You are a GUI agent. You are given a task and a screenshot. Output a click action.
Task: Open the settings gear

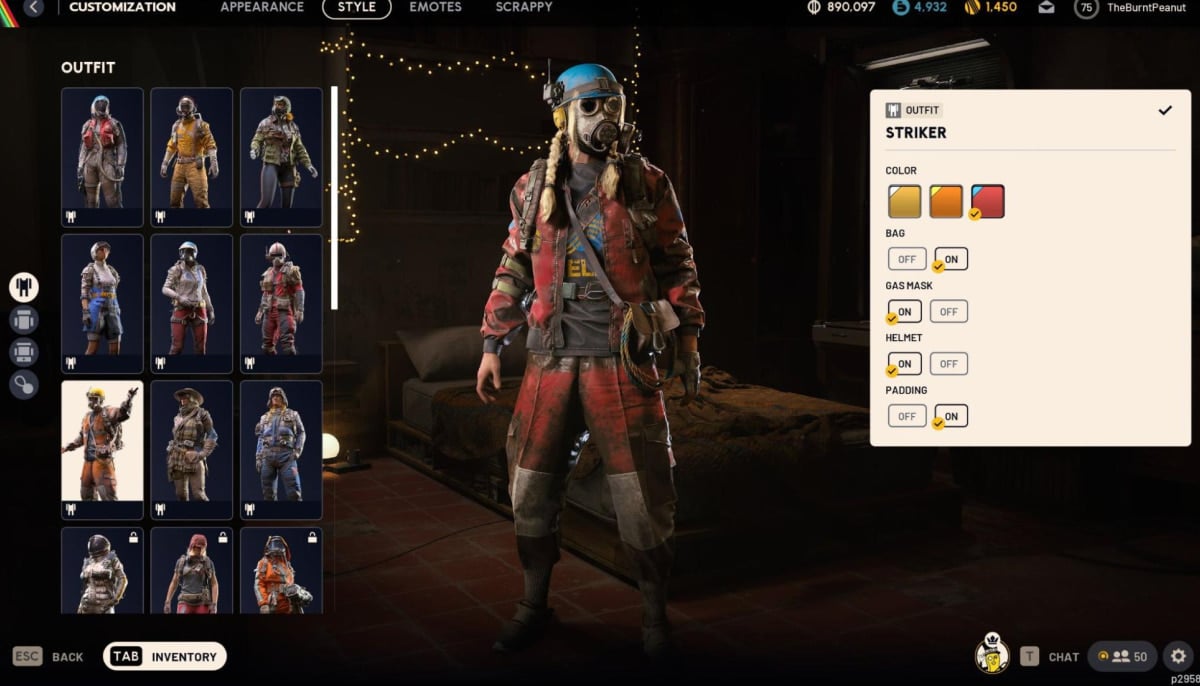(x=1178, y=656)
